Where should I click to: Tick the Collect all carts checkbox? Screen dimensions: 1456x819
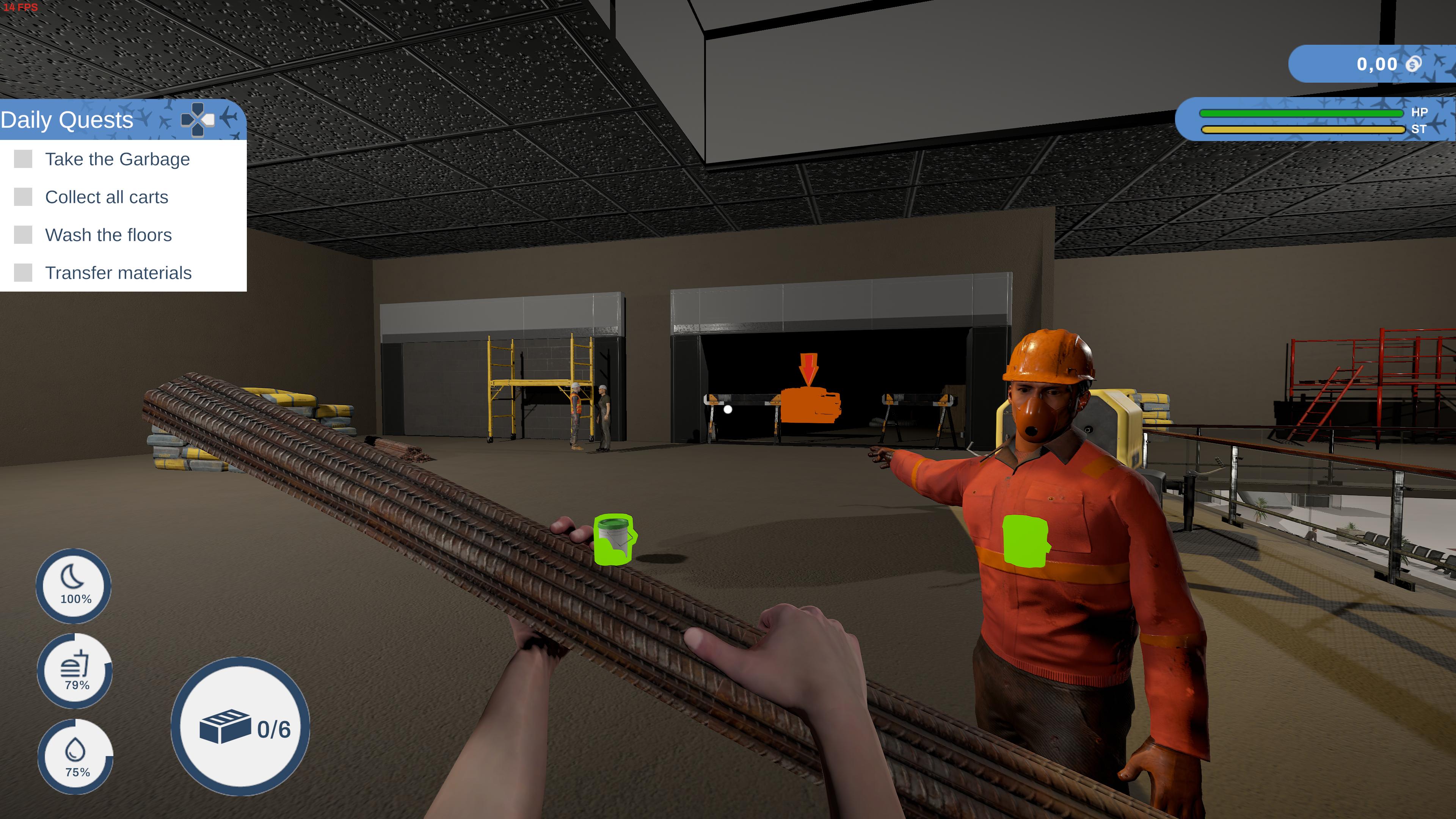[x=24, y=197]
